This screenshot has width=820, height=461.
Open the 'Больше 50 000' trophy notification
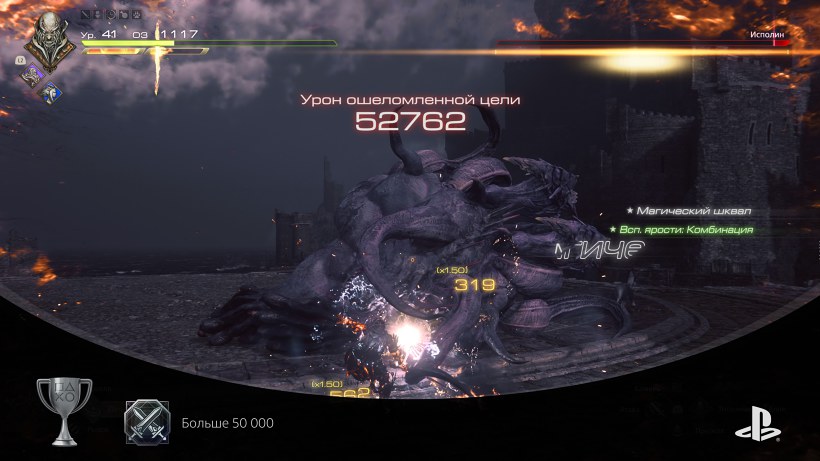[x=227, y=424]
